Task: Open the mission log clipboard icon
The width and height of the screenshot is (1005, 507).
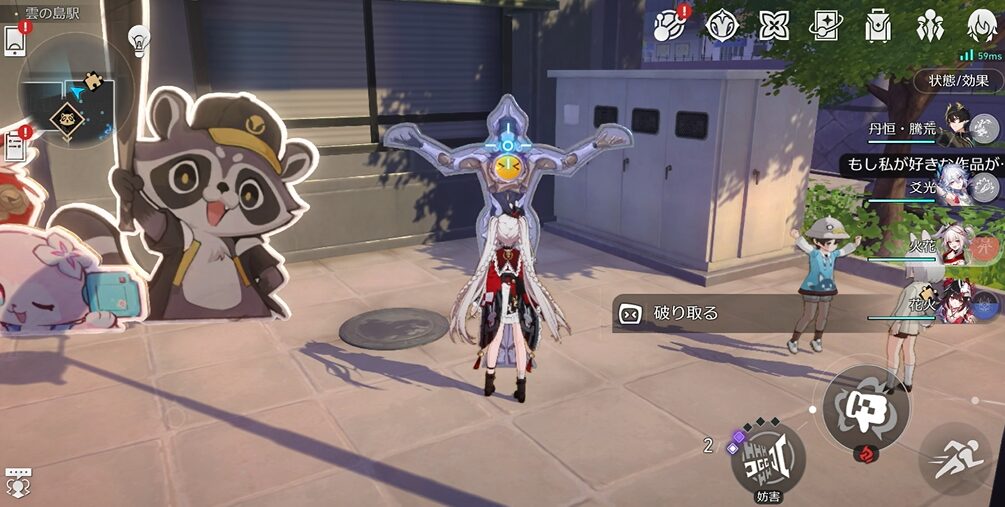Action: (x=15, y=147)
